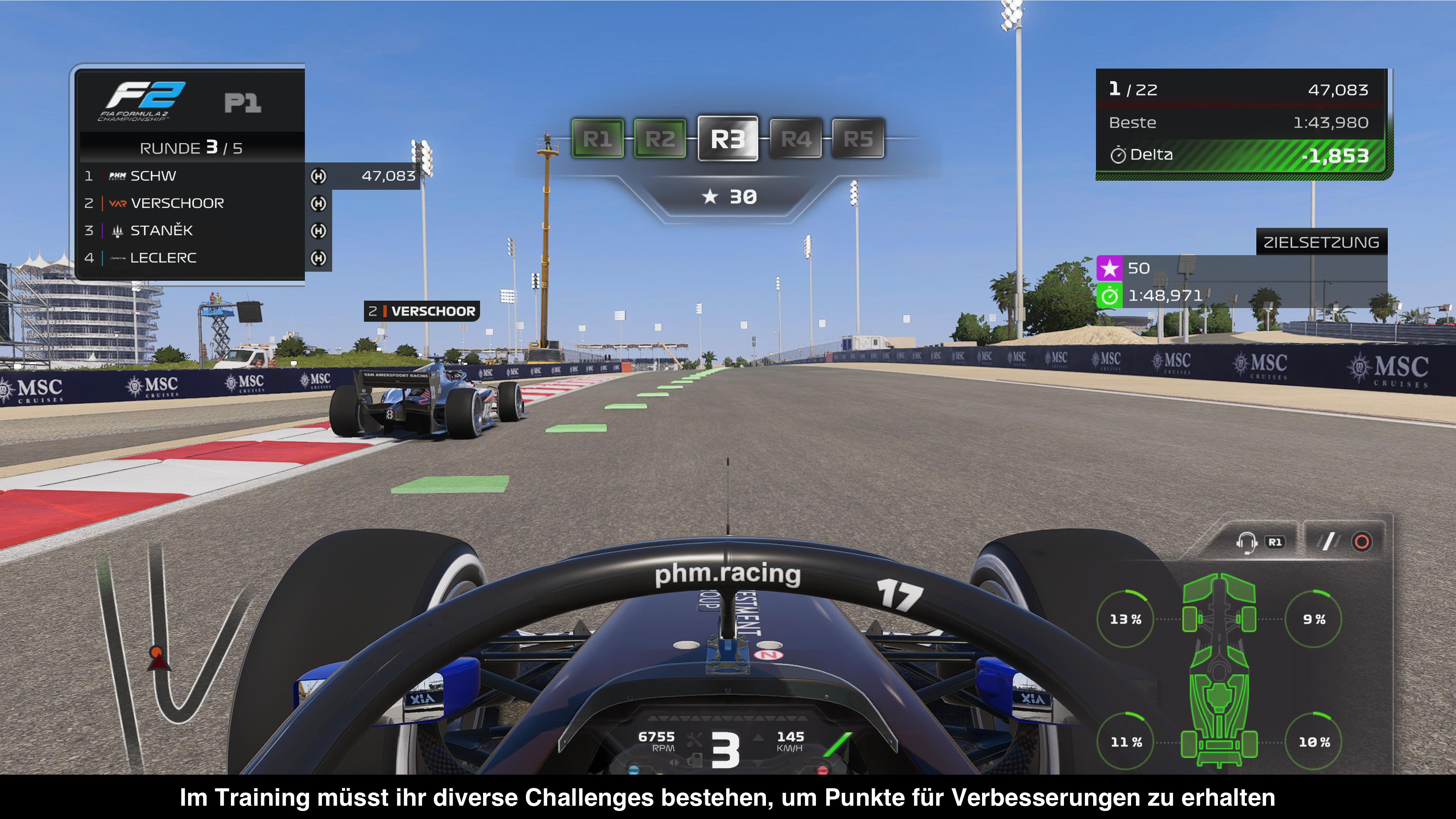Select the VERSCHOOR name tag above the car

click(422, 311)
